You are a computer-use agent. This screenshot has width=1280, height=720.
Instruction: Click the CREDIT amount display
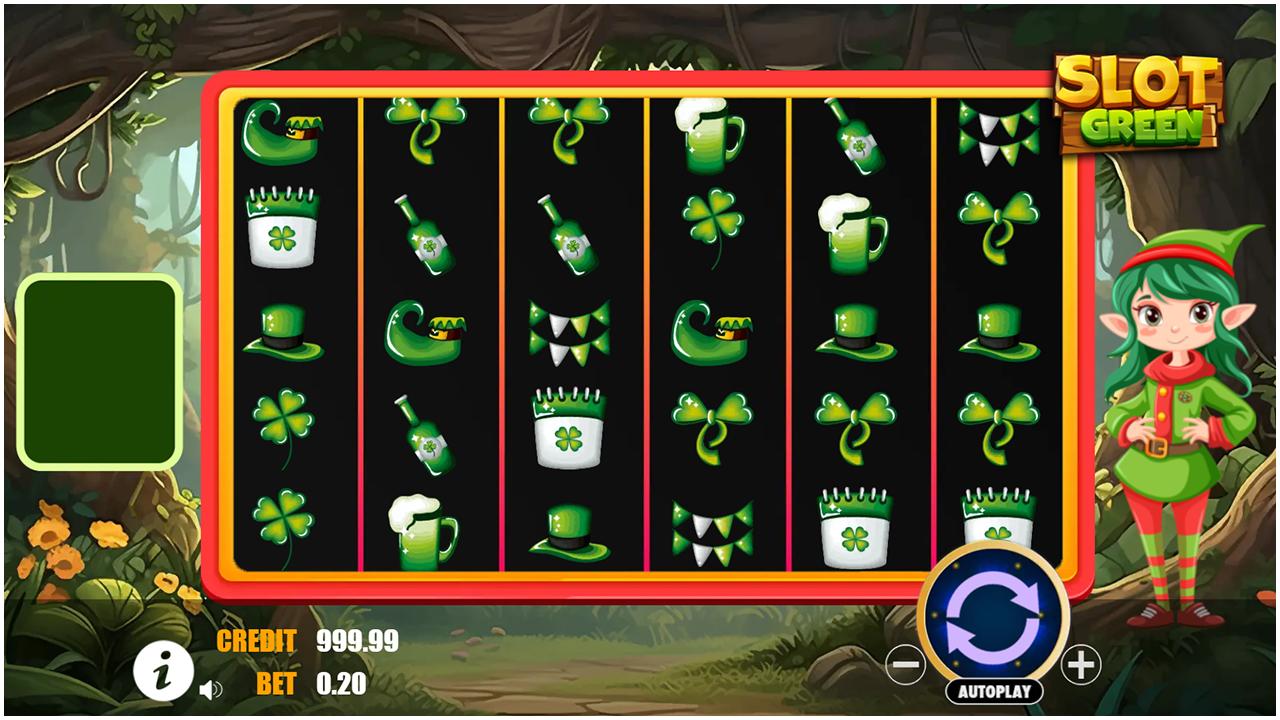355,643
